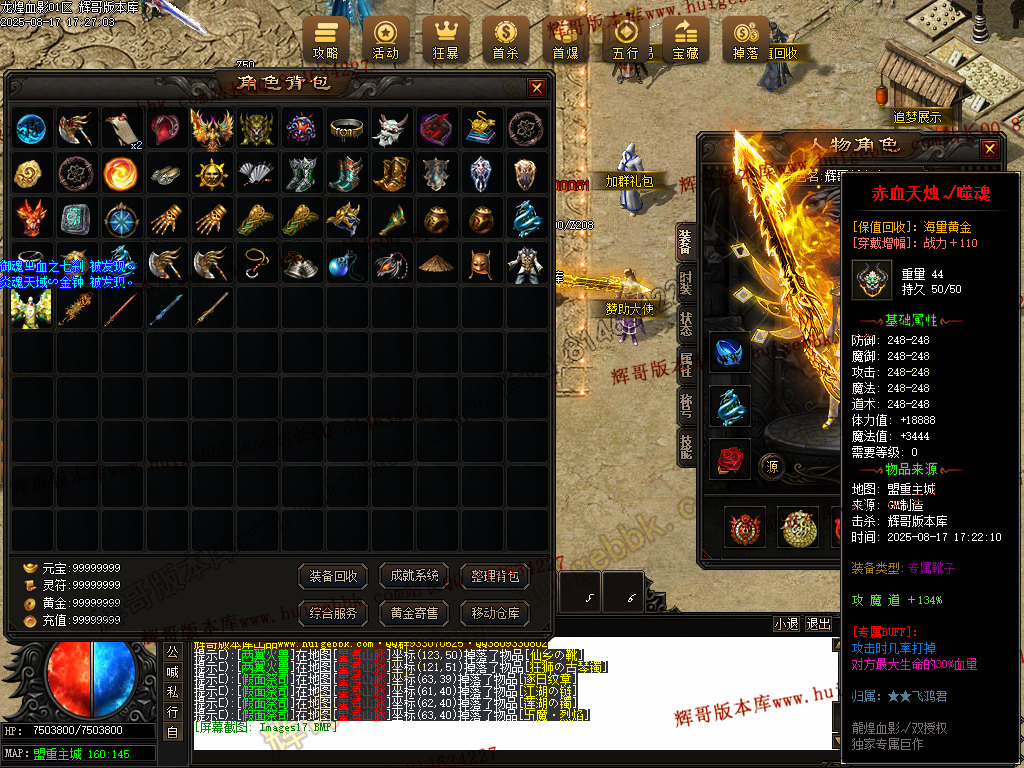Open the 宝藏 treasure menu
This screenshot has height=768, width=1024.
[686, 39]
